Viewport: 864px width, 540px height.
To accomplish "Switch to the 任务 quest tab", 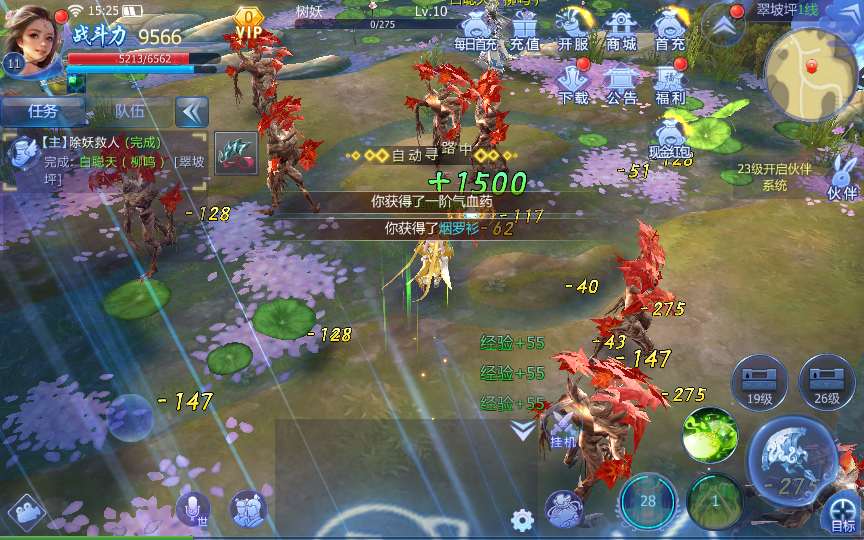I will (x=42, y=111).
